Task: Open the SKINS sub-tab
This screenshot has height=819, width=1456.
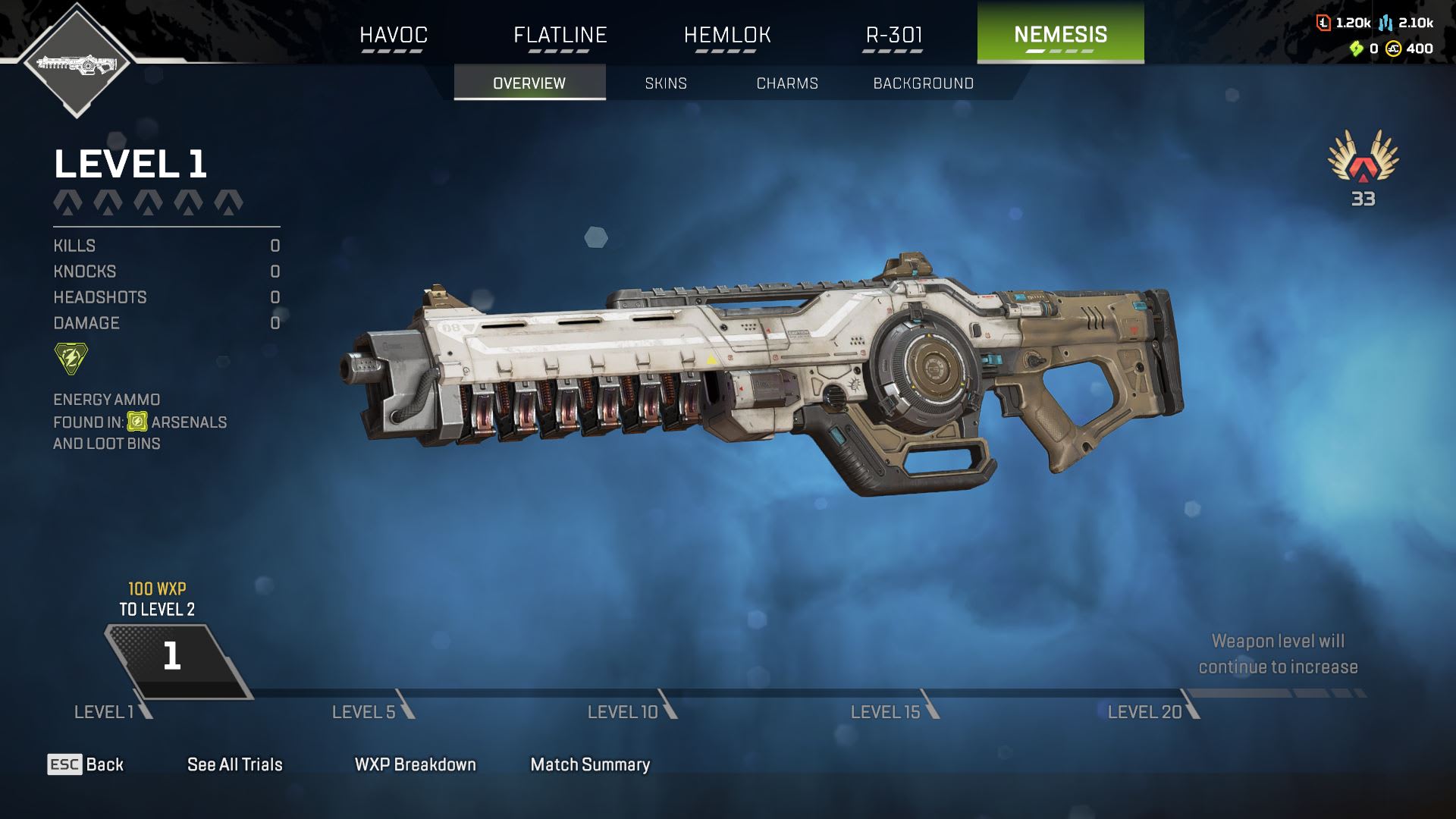Action: tap(666, 83)
